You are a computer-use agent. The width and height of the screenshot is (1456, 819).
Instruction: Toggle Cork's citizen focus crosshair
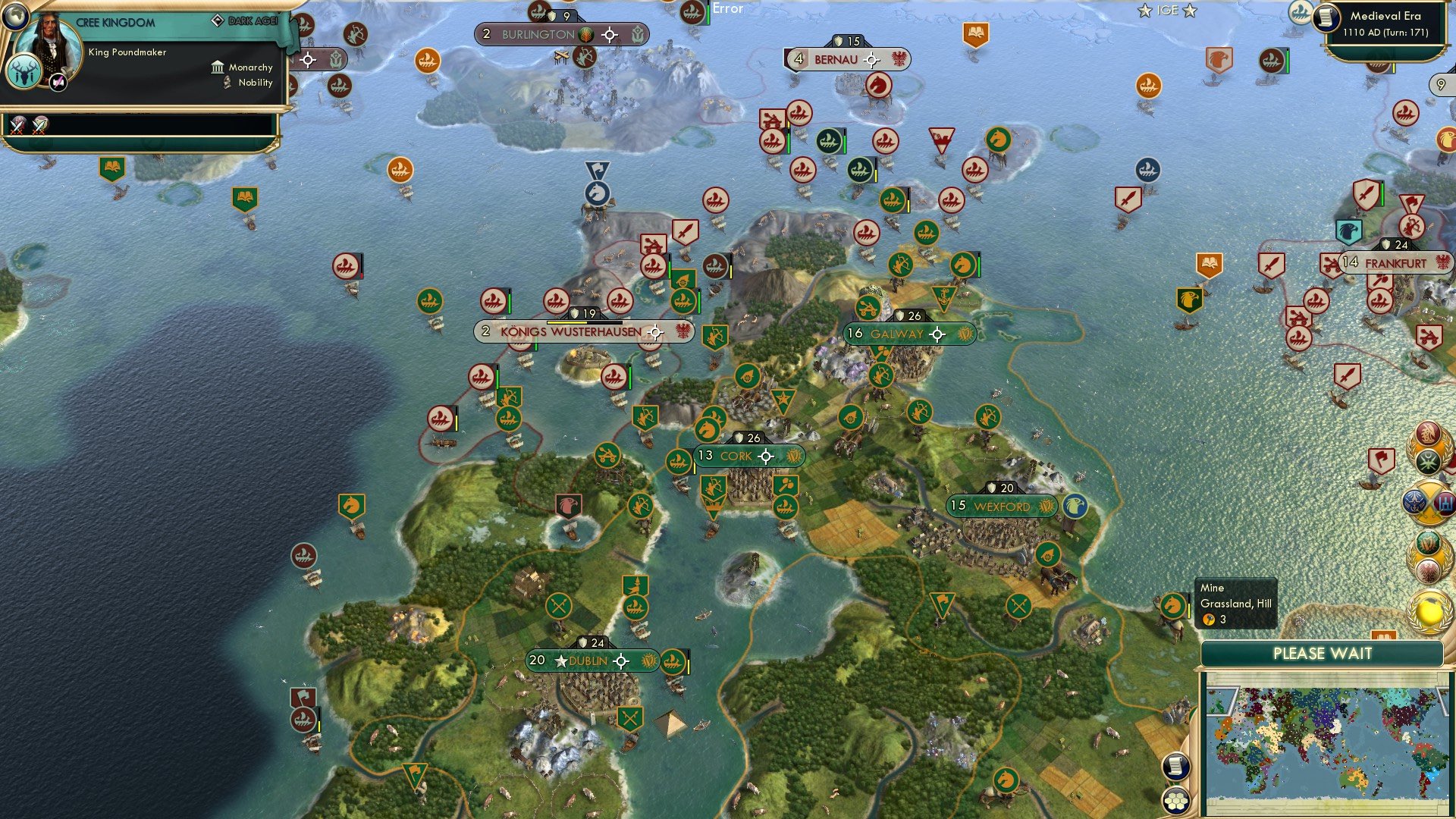coord(767,456)
